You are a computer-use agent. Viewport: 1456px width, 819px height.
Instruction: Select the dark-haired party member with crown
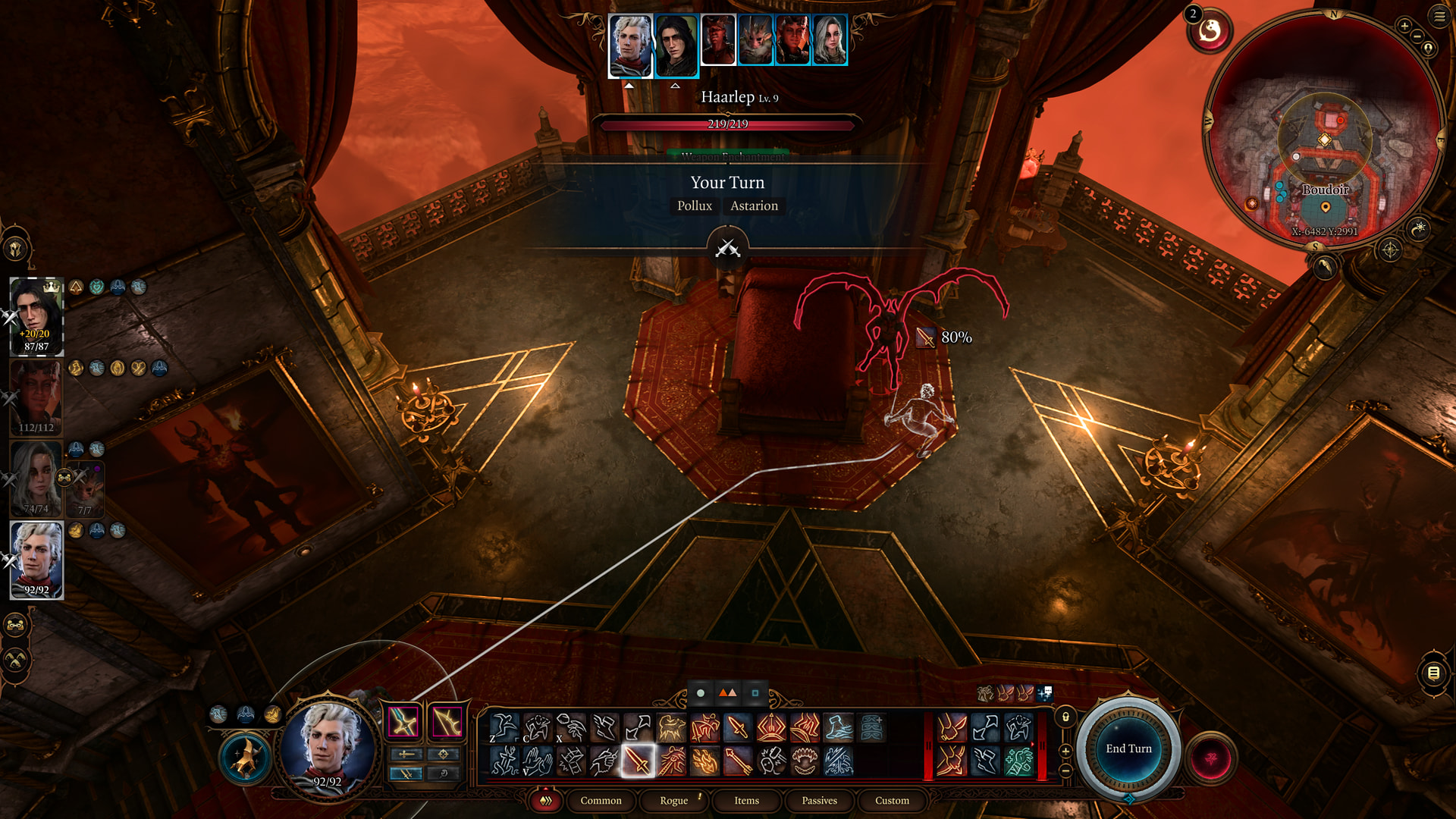point(36,315)
